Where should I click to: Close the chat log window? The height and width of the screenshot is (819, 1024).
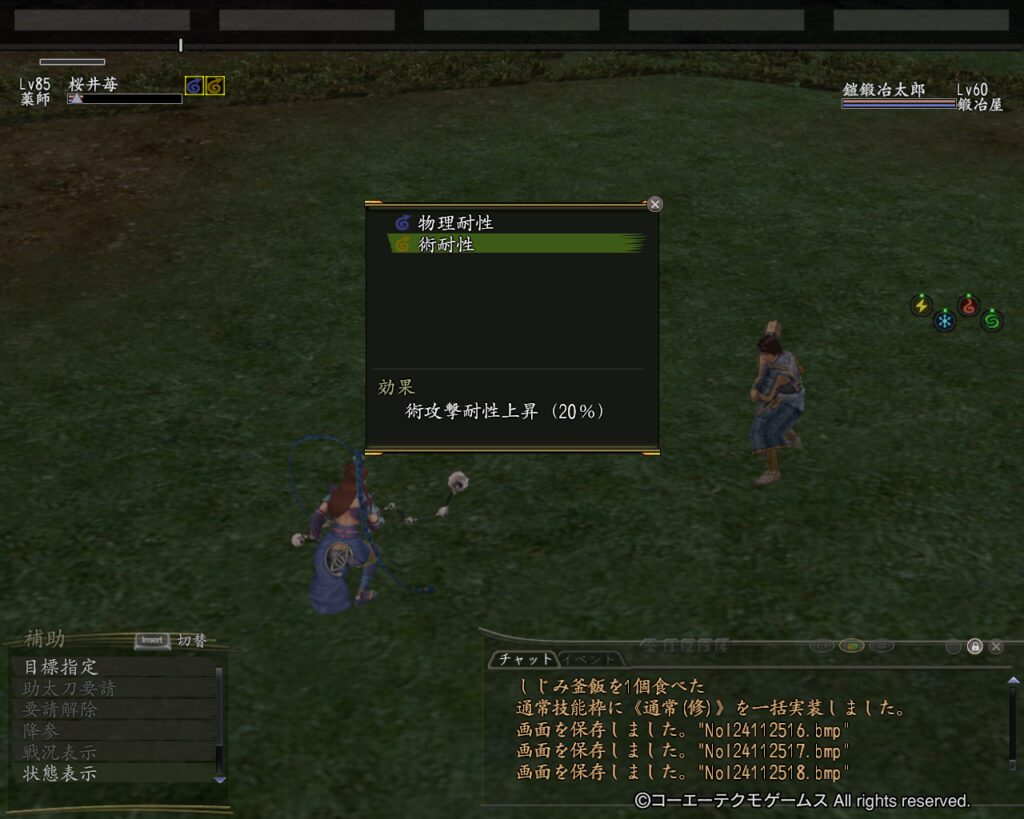click(996, 646)
